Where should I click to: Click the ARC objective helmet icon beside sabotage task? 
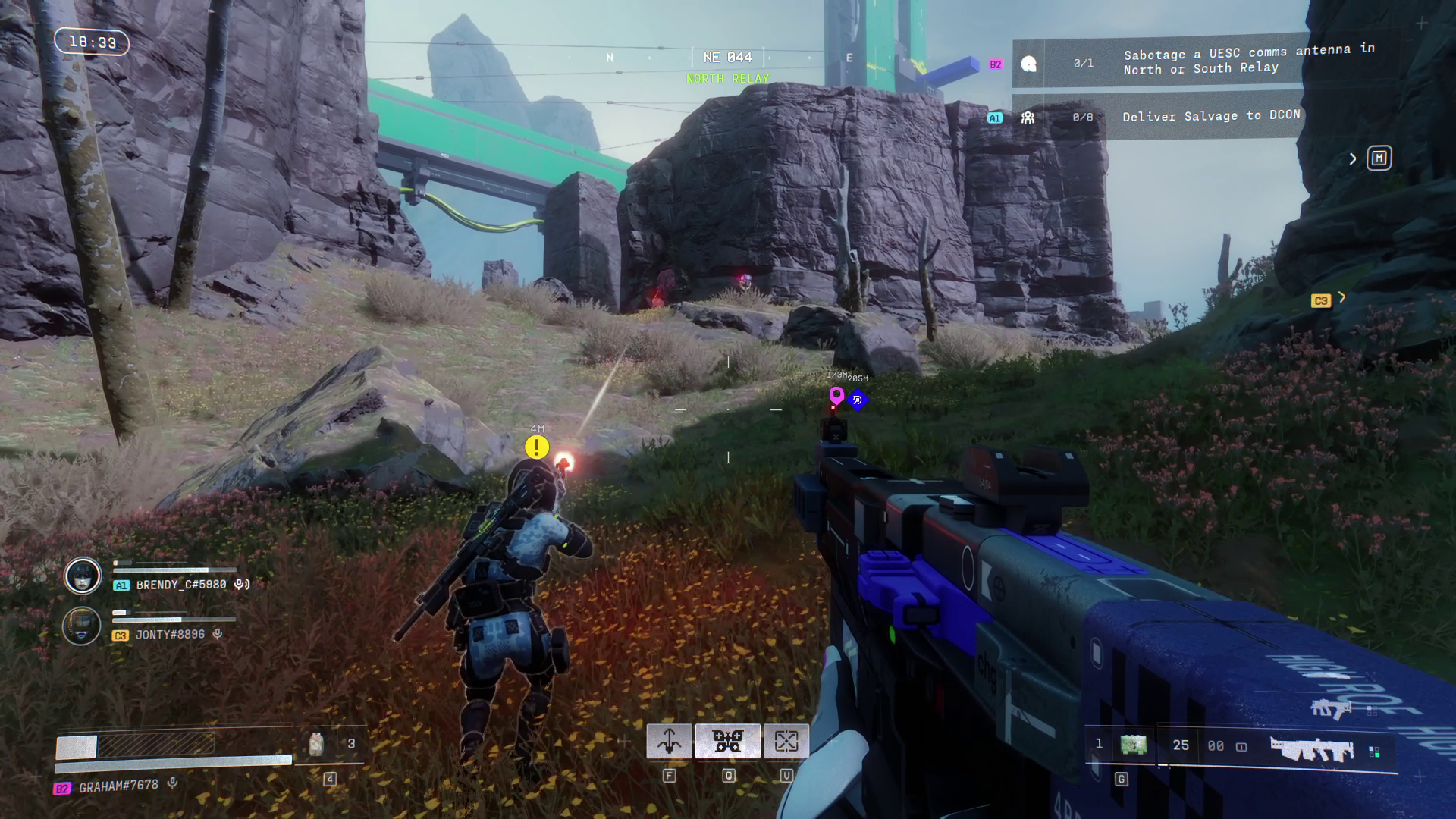point(1029,65)
